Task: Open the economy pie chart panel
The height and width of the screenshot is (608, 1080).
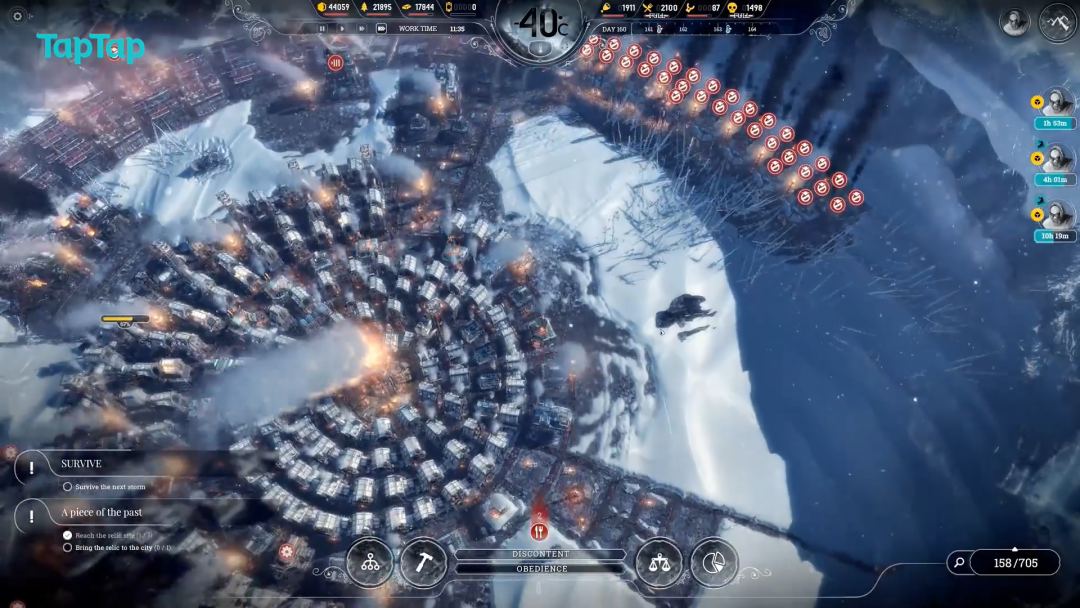Action: pyautogui.click(x=713, y=563)
